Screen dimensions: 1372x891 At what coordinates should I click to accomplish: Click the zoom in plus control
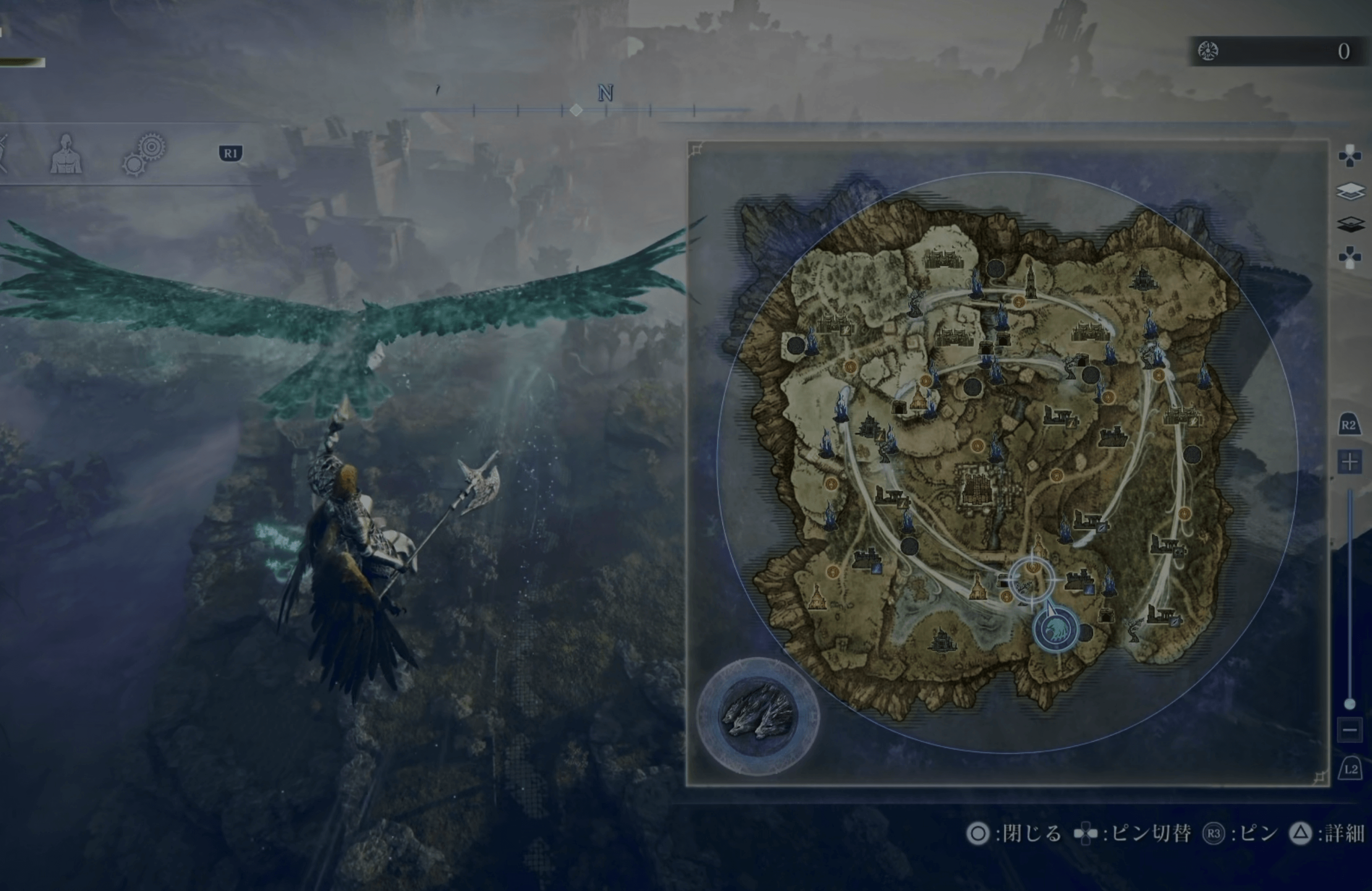[x=1350, y=461]
